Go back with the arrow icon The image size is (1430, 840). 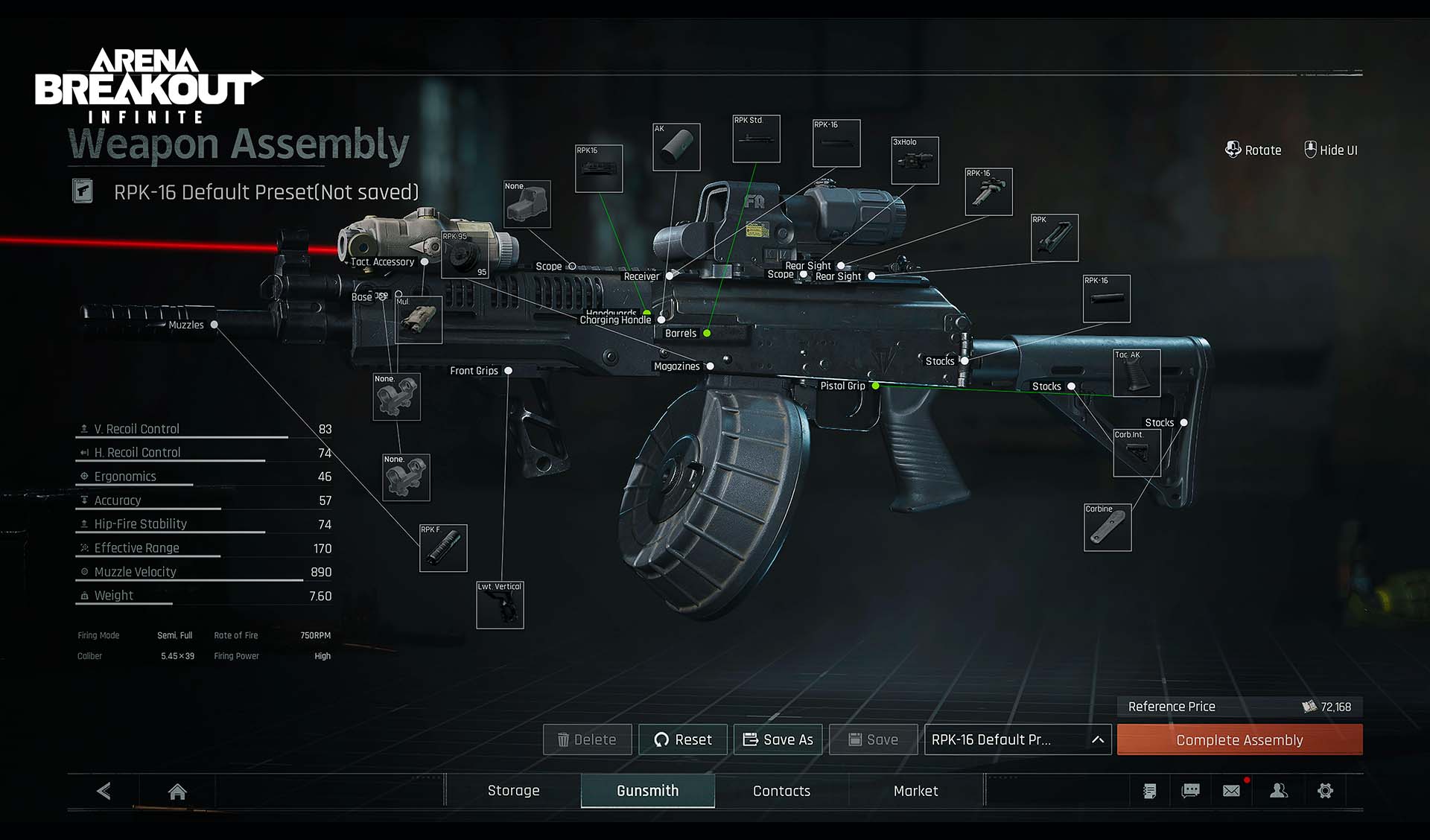[x=104, y=791]
